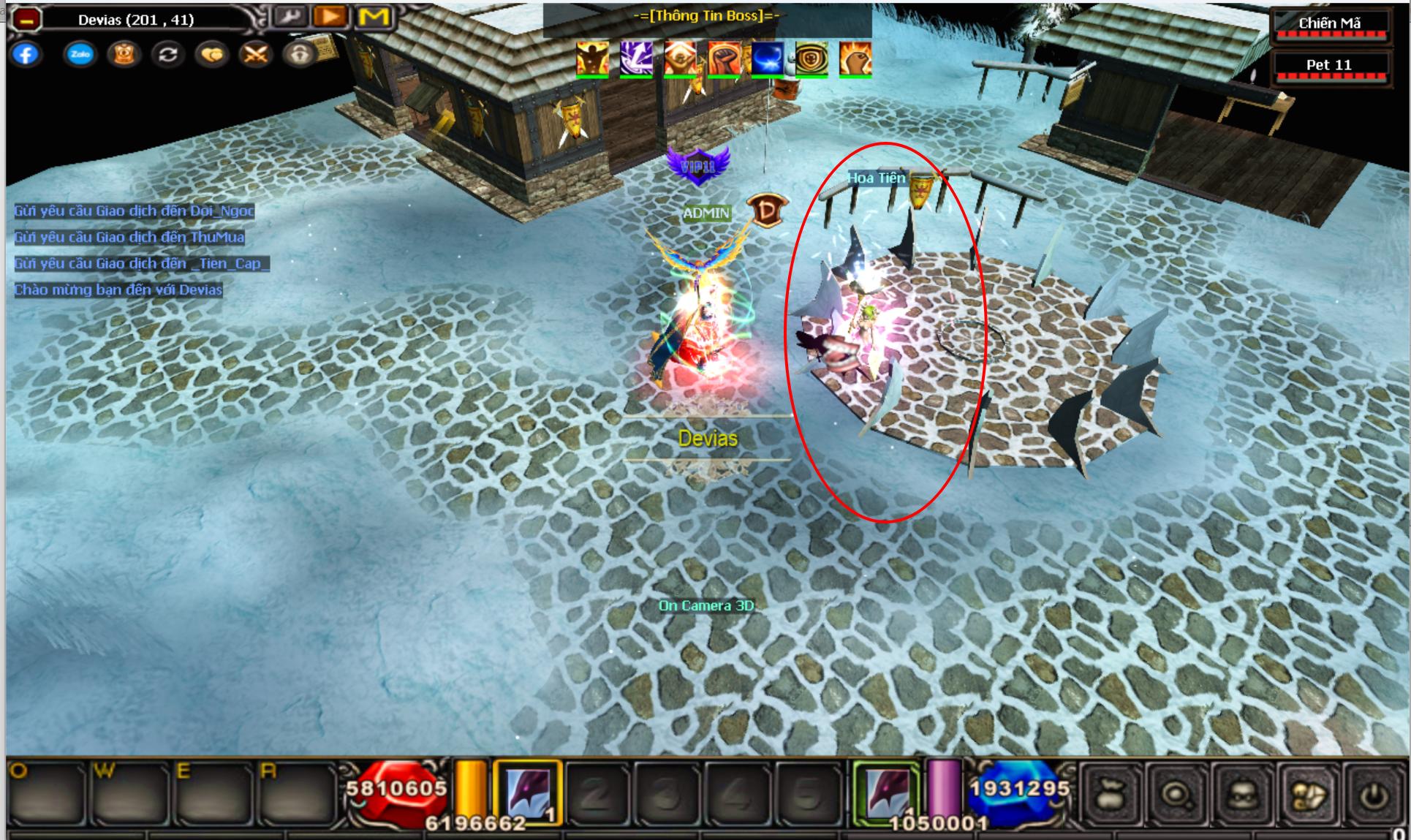Viewport: 1411px width, 840px height.
Task: Click the orange play arrow button
Action: (330, 17)
